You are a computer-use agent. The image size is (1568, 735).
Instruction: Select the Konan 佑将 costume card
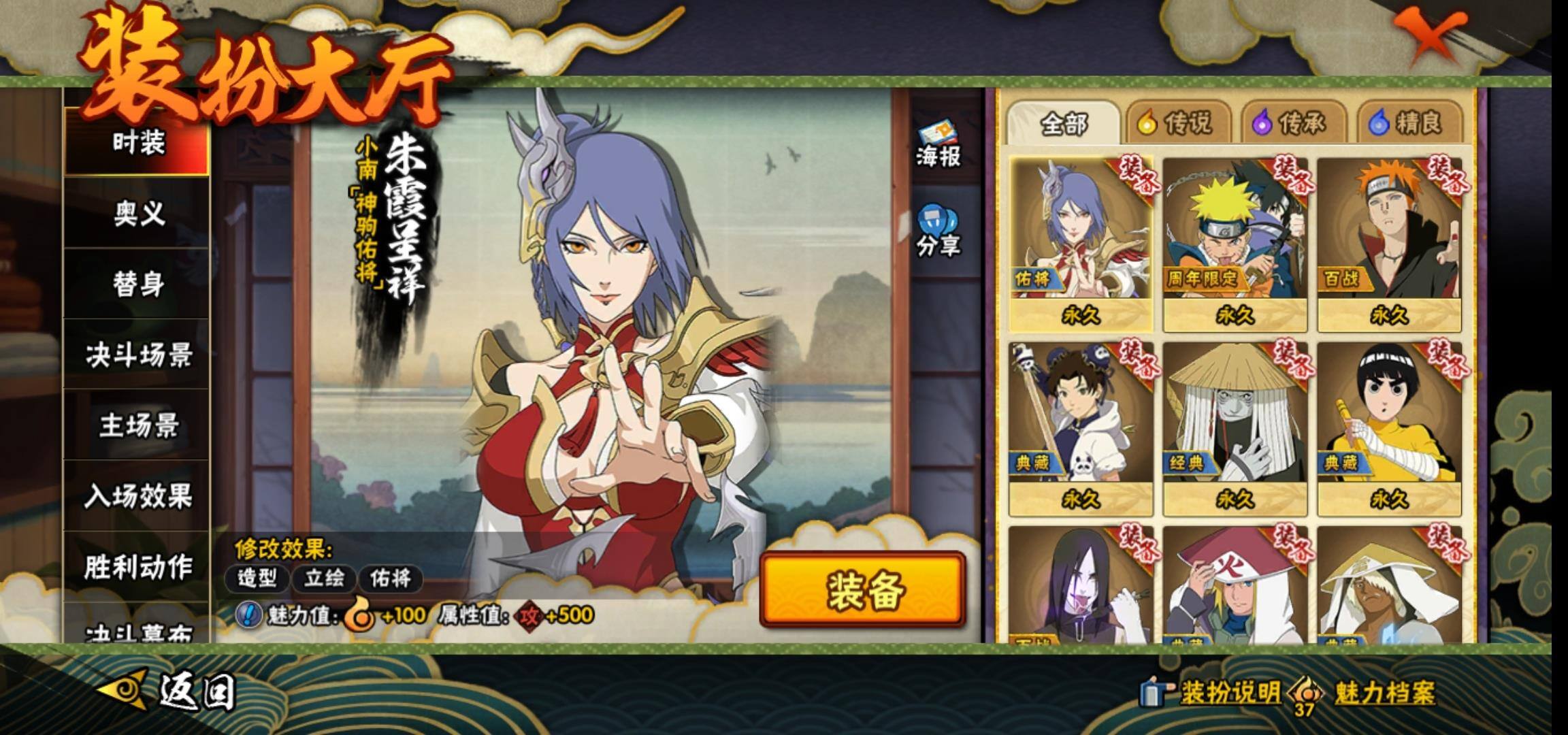click(1080, 244)
